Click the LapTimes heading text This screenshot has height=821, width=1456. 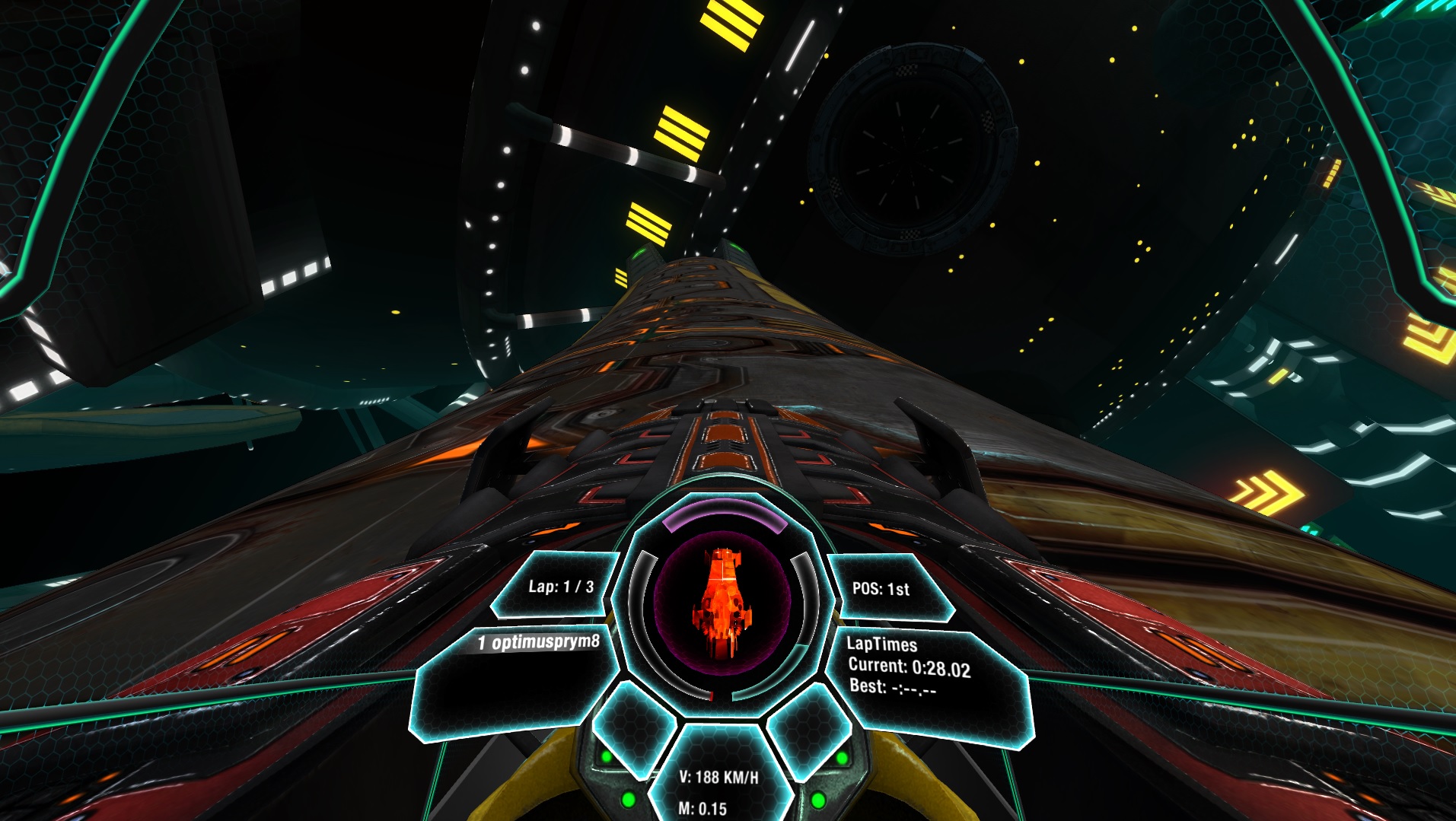pyautogui.click(x=883, y=645)
